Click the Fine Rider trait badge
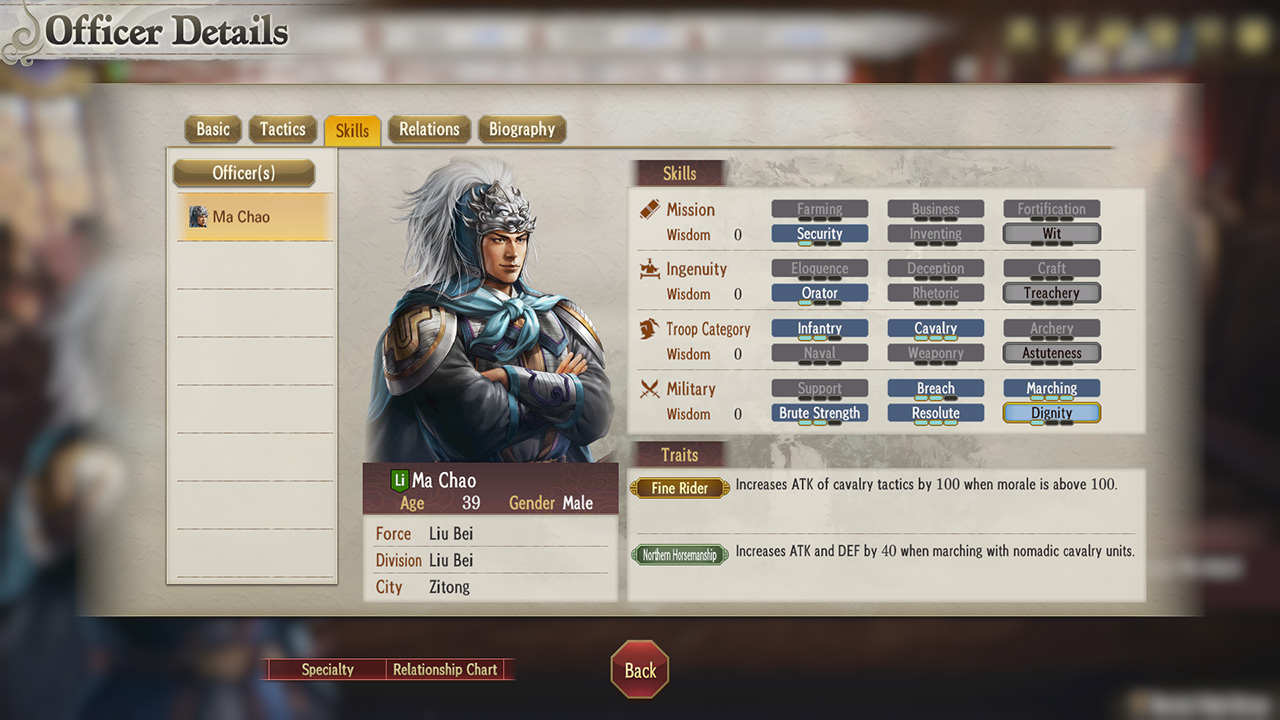 click(680, 488)
